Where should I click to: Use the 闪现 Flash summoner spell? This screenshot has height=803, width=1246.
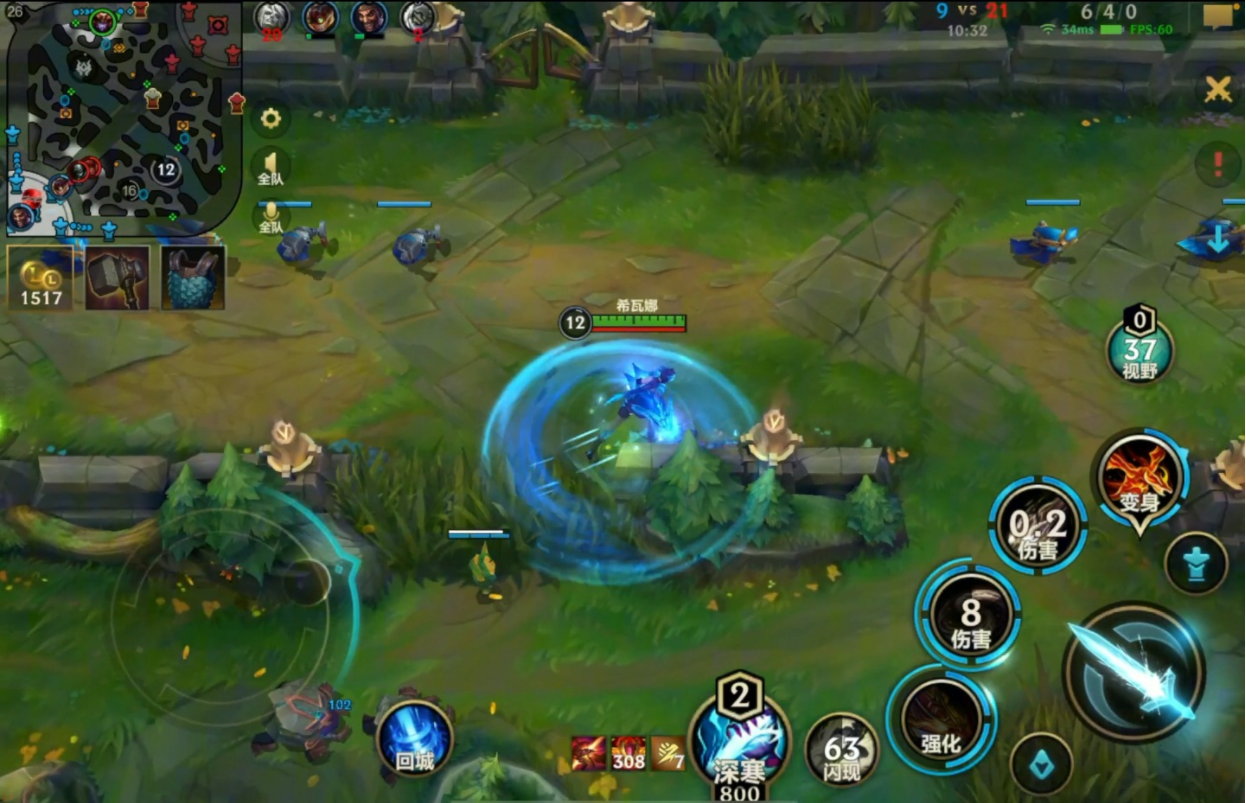tap(842, 749)
